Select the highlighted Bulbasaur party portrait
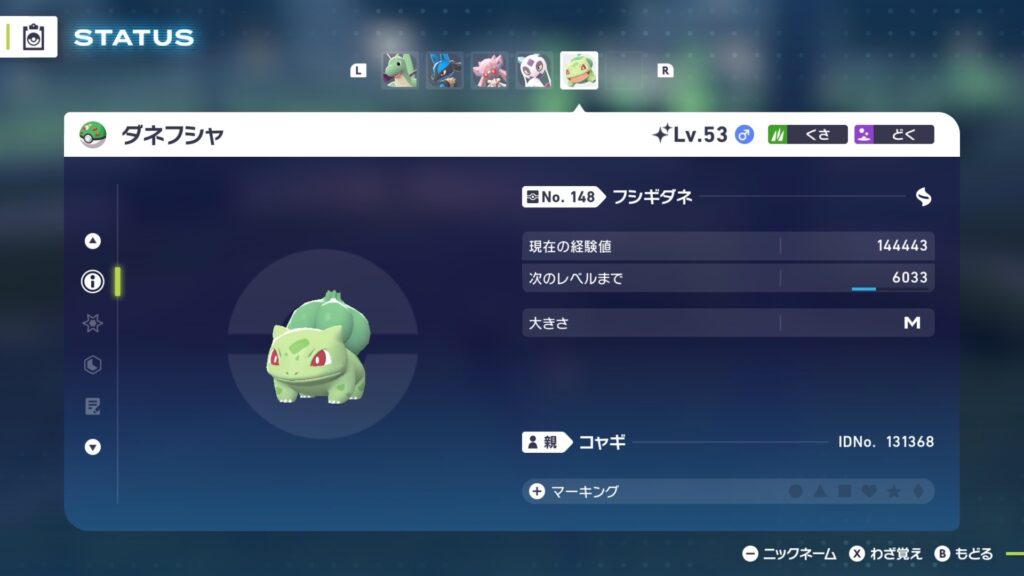This screenshot has width=1024, height=576. tap(579, 71)
